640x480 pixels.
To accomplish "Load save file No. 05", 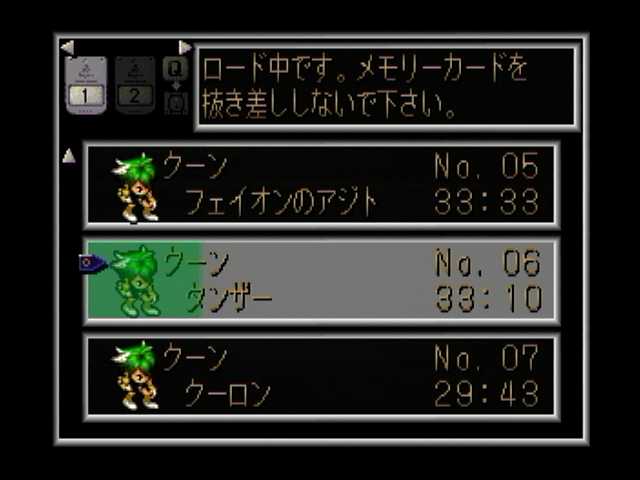I will point(321,186).
